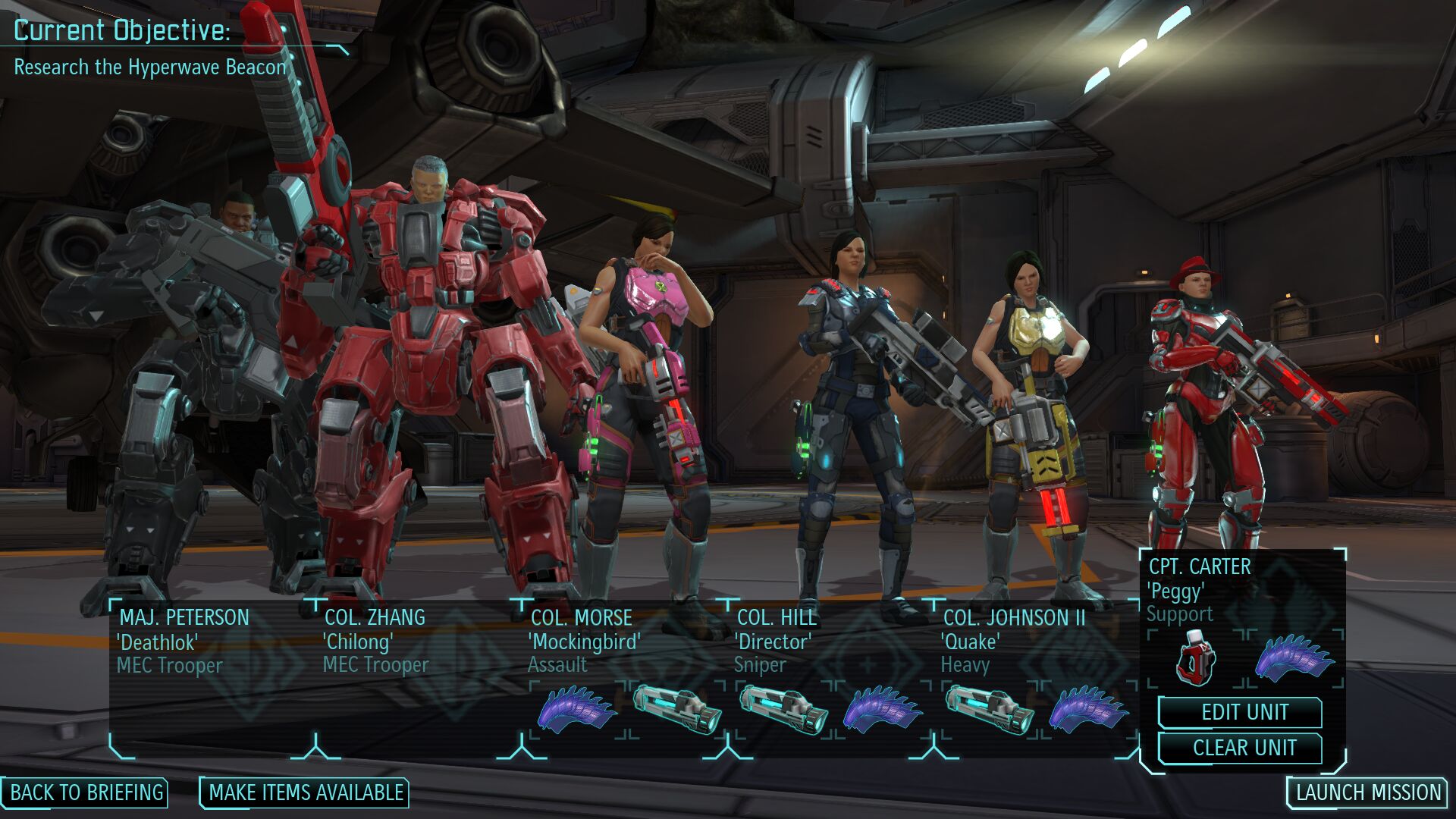
Task: Click Col. Johnson II's teal canister item
Action: click(990, 710)
